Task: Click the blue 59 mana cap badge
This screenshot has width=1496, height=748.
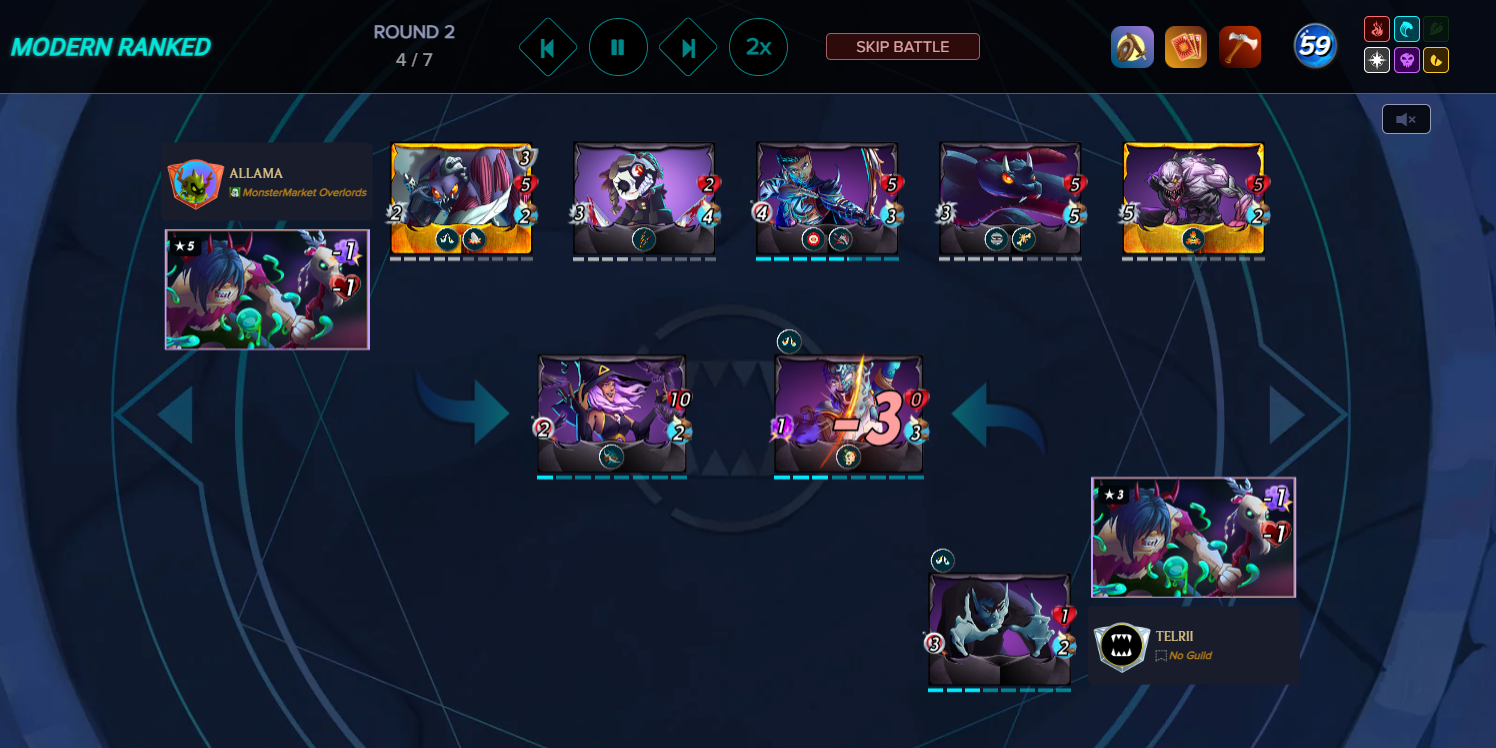Action: (x=1314, y=44)
